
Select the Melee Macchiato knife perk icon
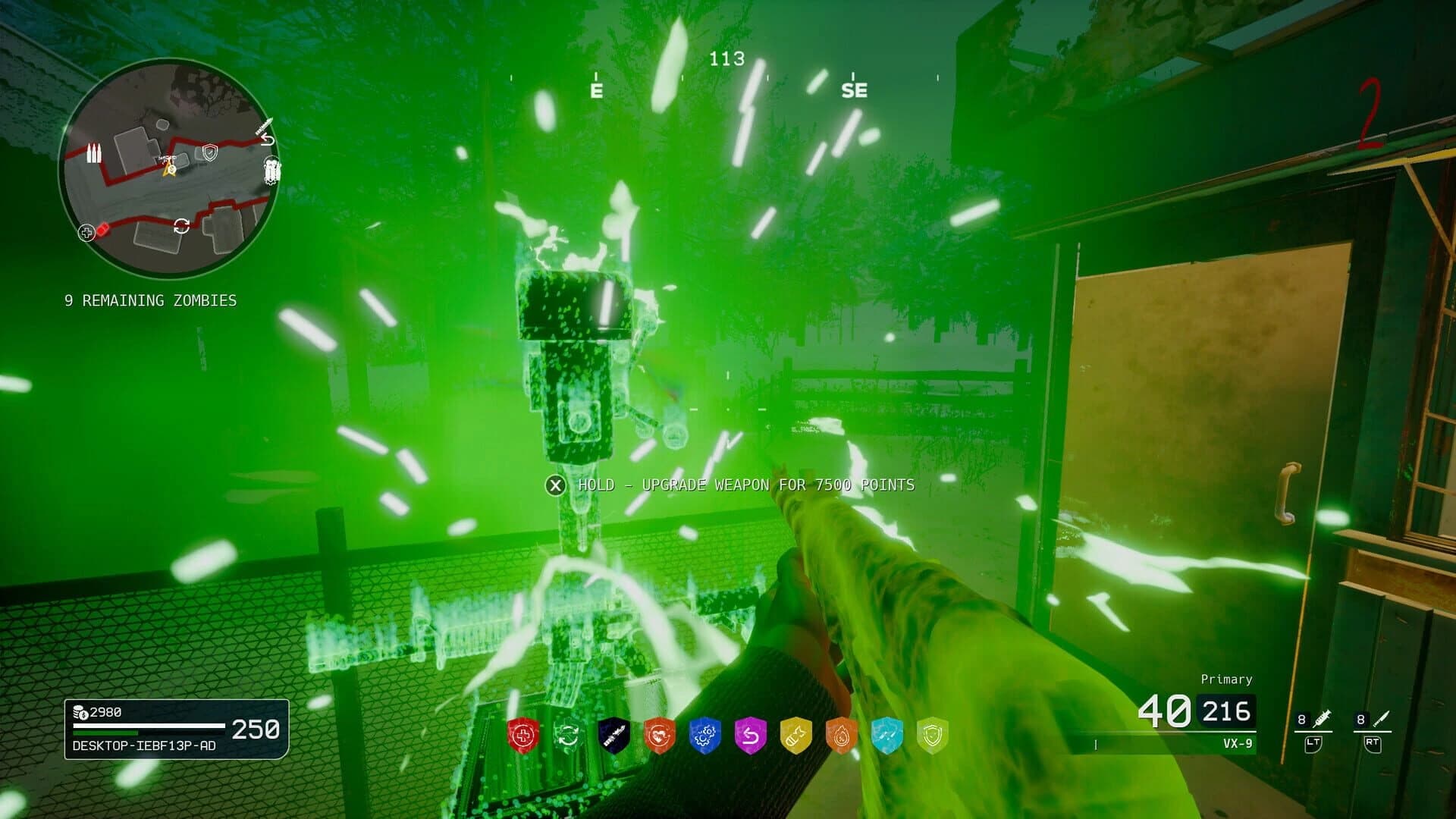tap(614, 732)
